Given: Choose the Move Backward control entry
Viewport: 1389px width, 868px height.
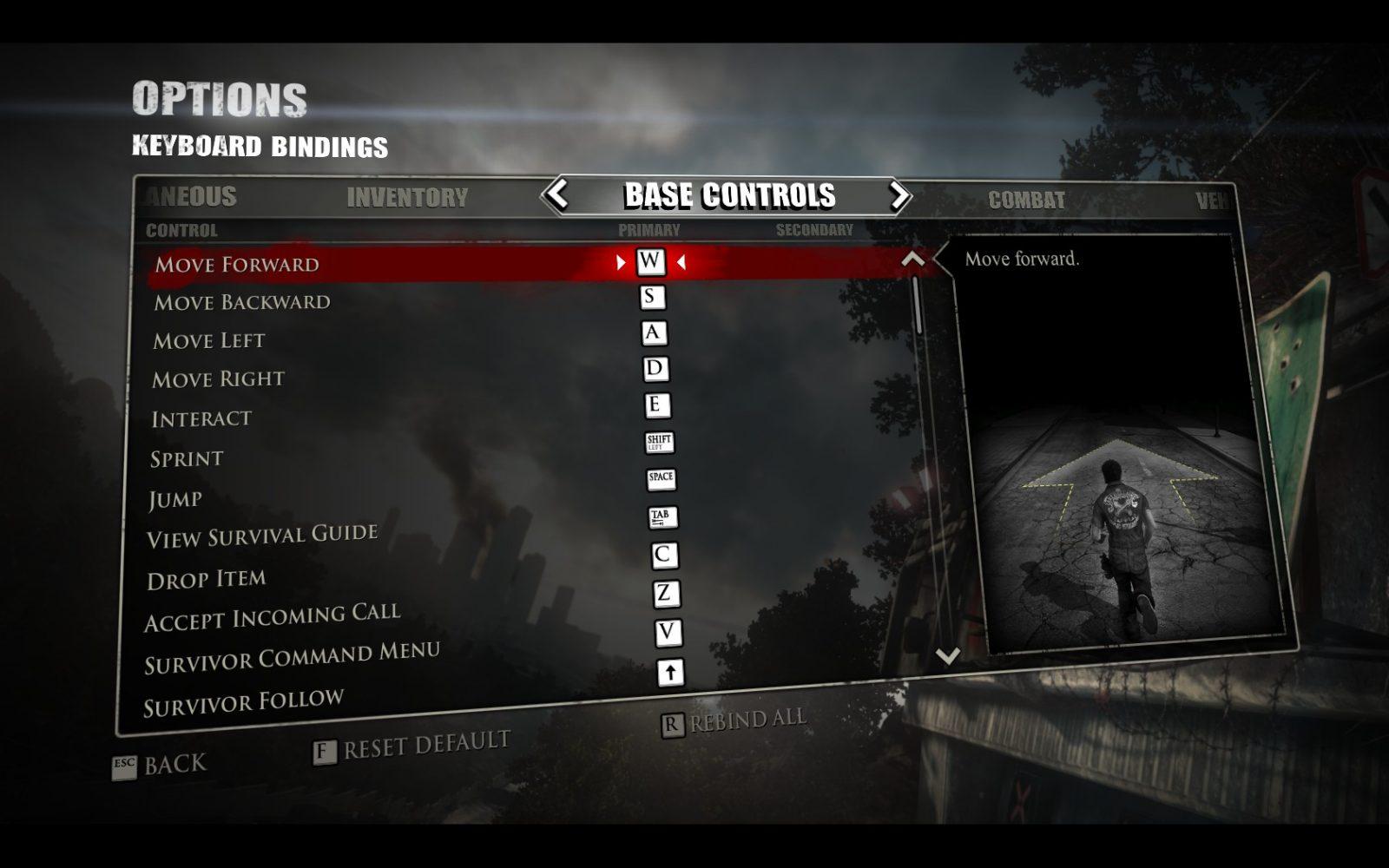Looking at the screenshot, I should click(242, 302).
